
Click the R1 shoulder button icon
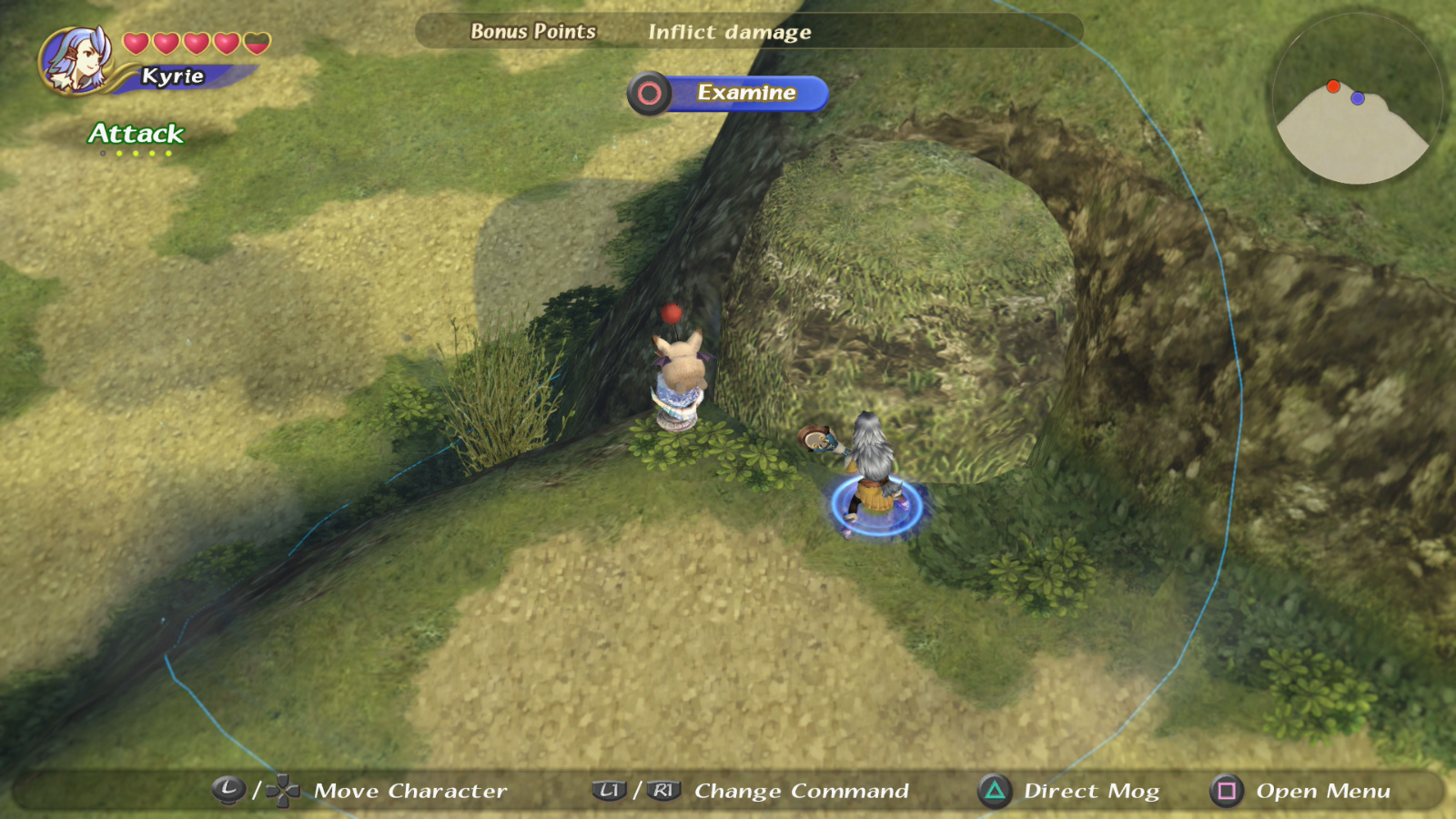pyautogui.click(x=663, y=791)
